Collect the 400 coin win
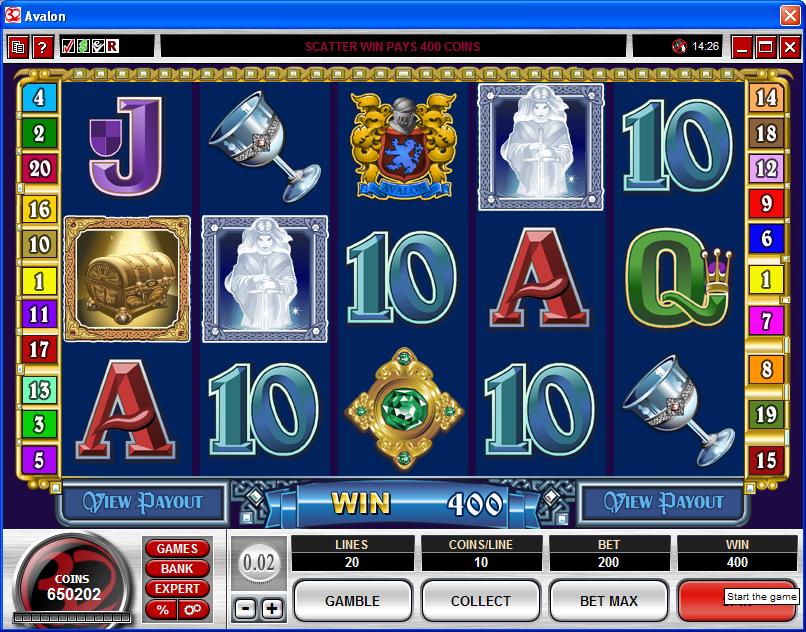Screen dimensions: 806x632 (481, 601)
